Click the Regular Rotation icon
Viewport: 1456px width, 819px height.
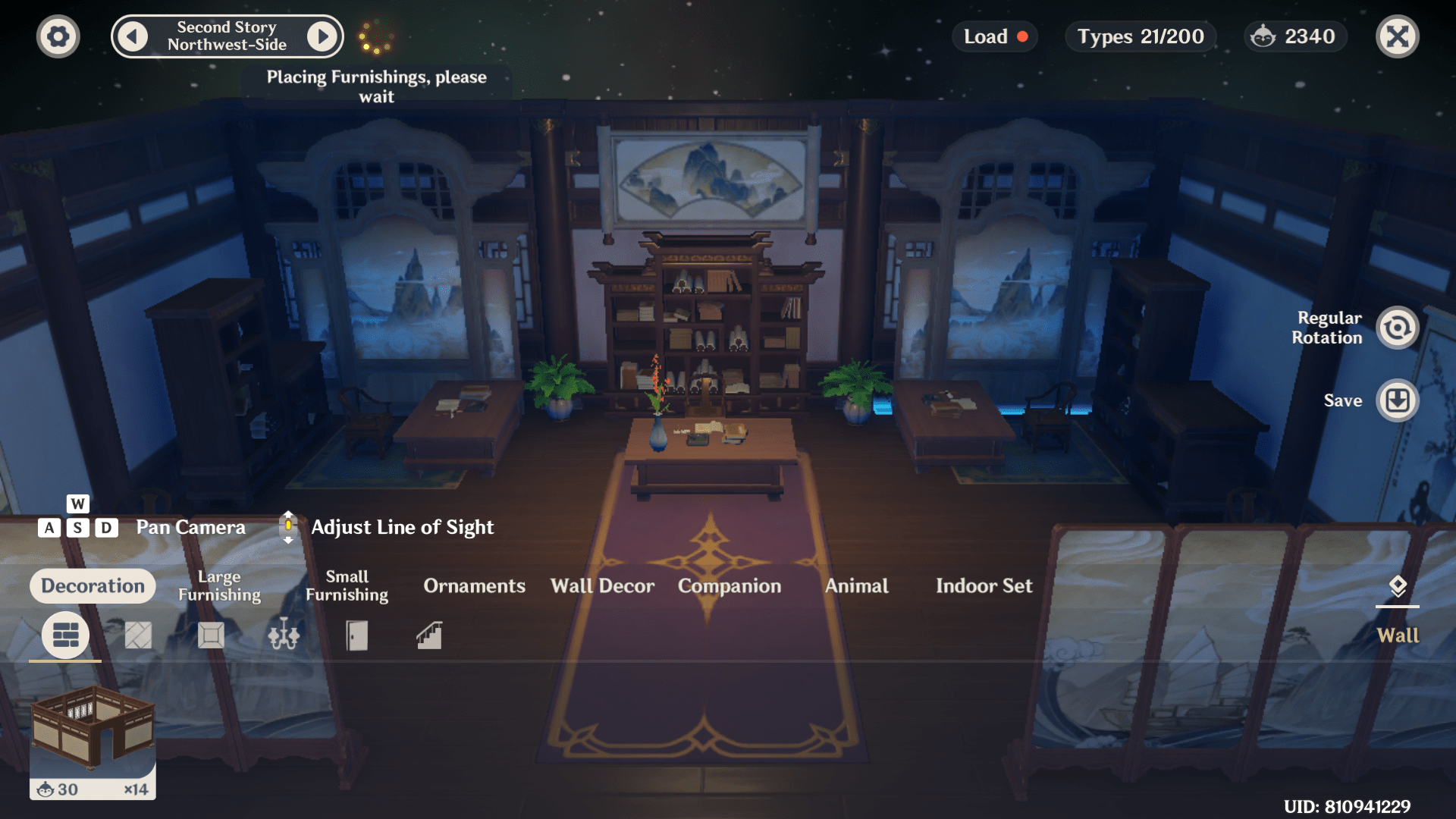1398,328
